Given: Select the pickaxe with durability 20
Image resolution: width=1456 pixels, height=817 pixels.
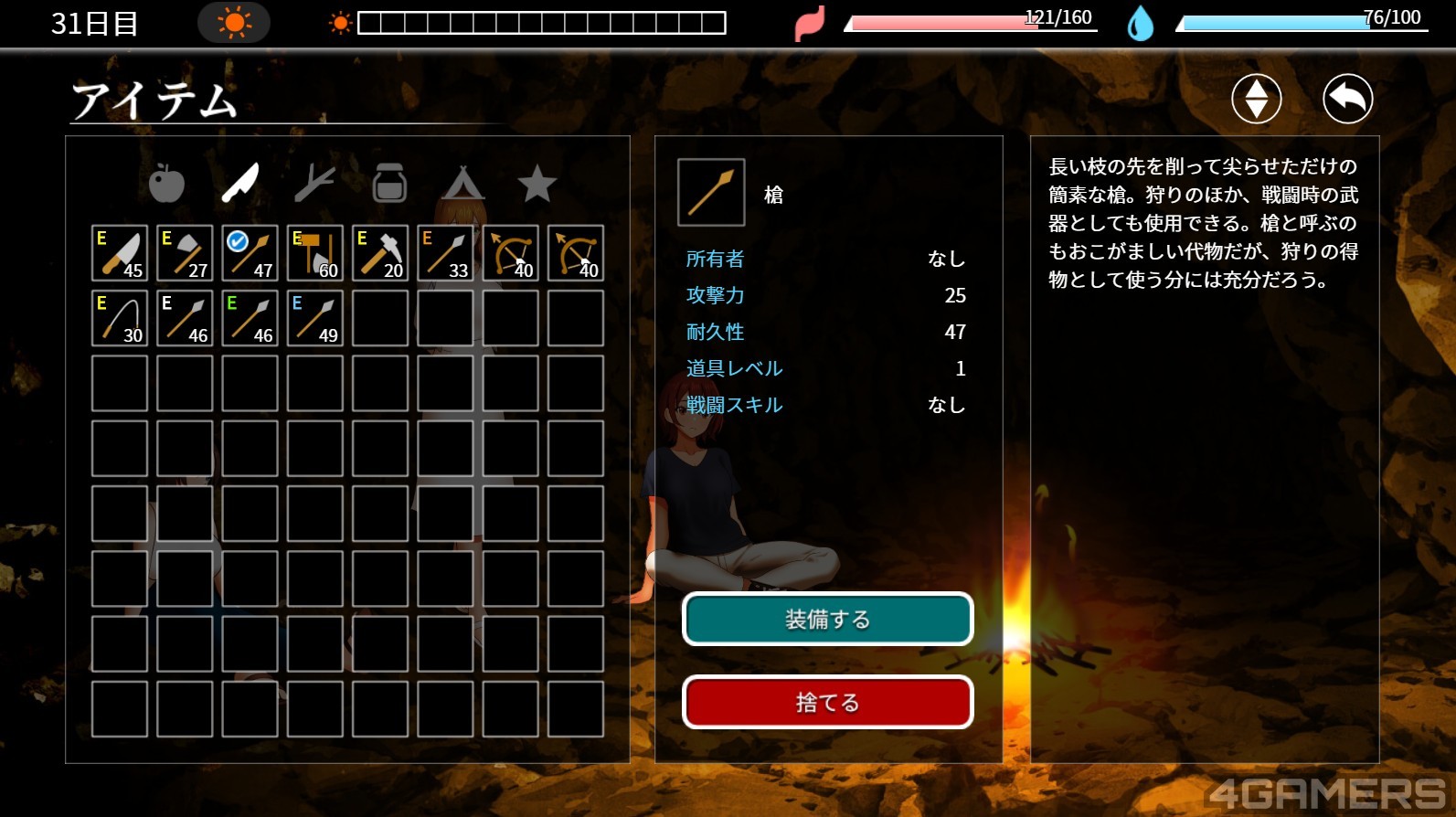Looking at the screenshot, I should (x=380, y=253).
